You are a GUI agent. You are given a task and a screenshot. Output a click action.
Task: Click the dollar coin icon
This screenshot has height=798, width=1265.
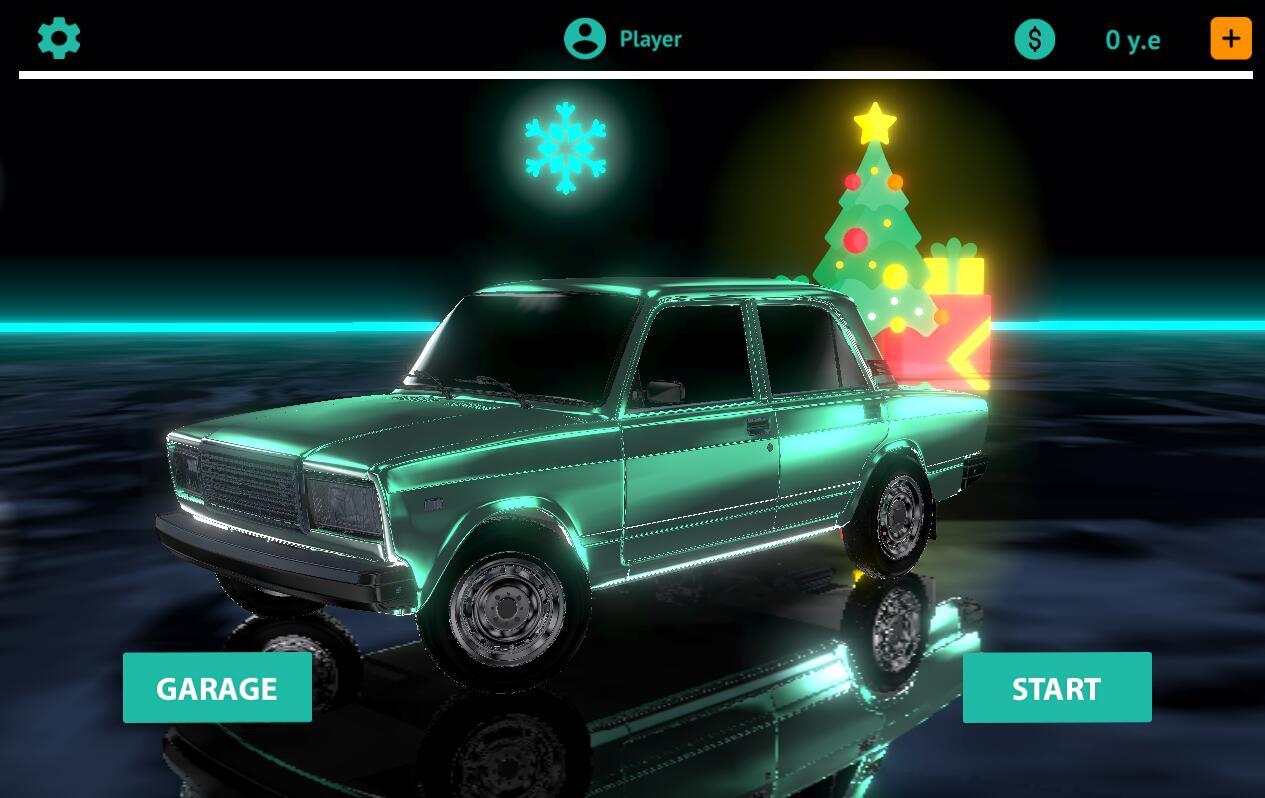1035,40
